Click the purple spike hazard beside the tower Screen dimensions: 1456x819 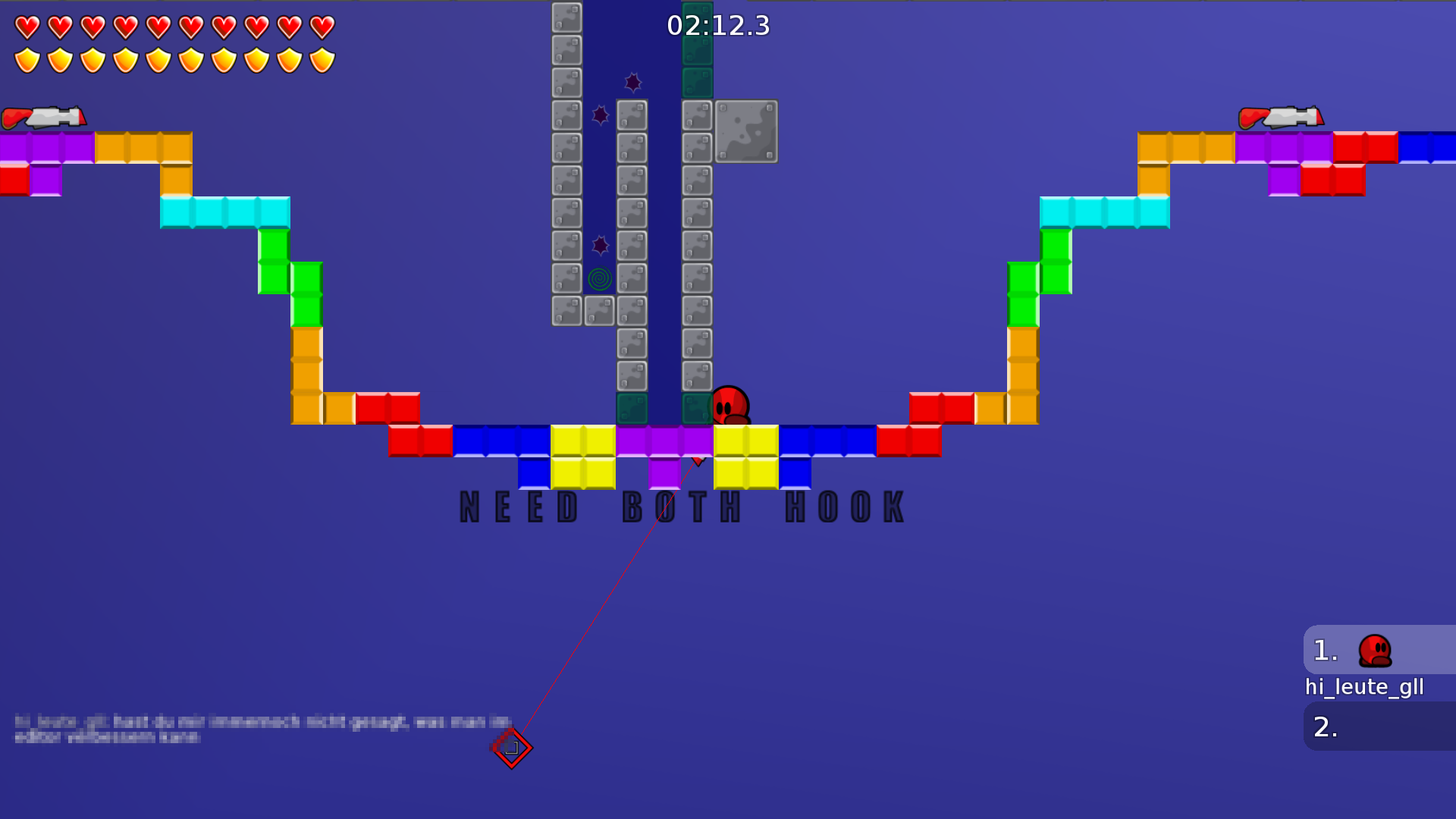pos(601,115)
